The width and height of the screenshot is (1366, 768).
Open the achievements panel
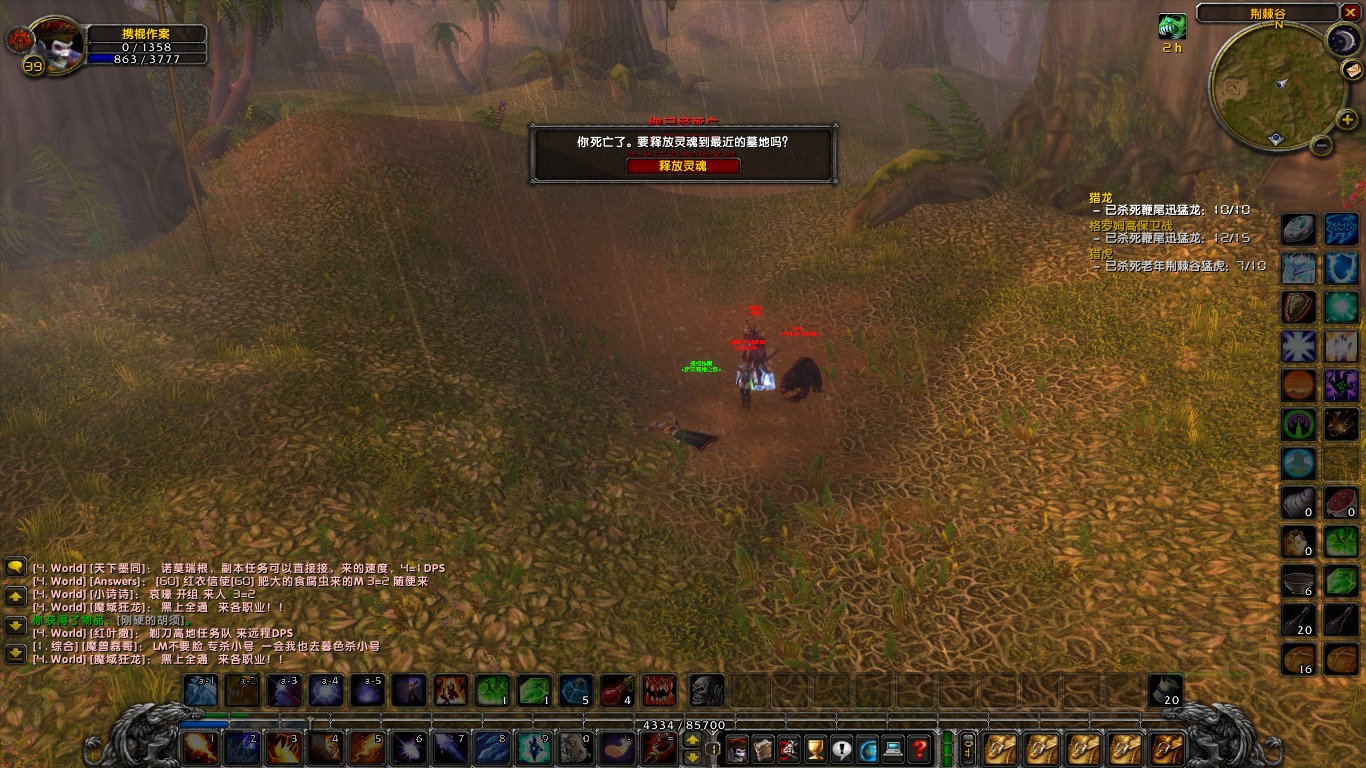point(814,749)
